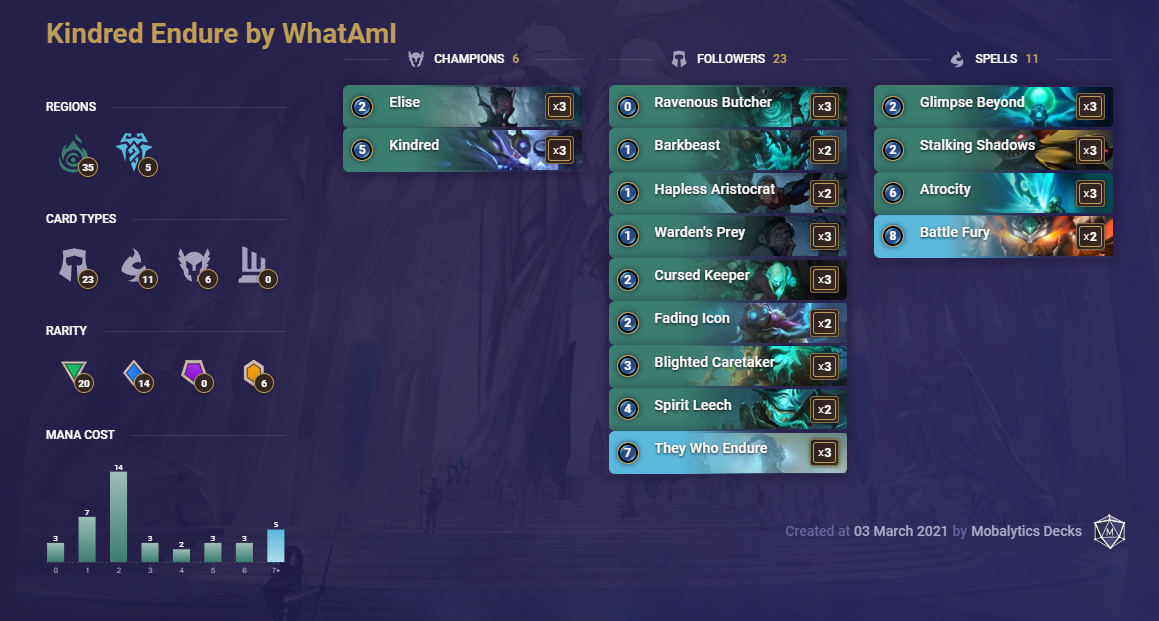Select the Cursed Keeper follower

pos(727,279)
